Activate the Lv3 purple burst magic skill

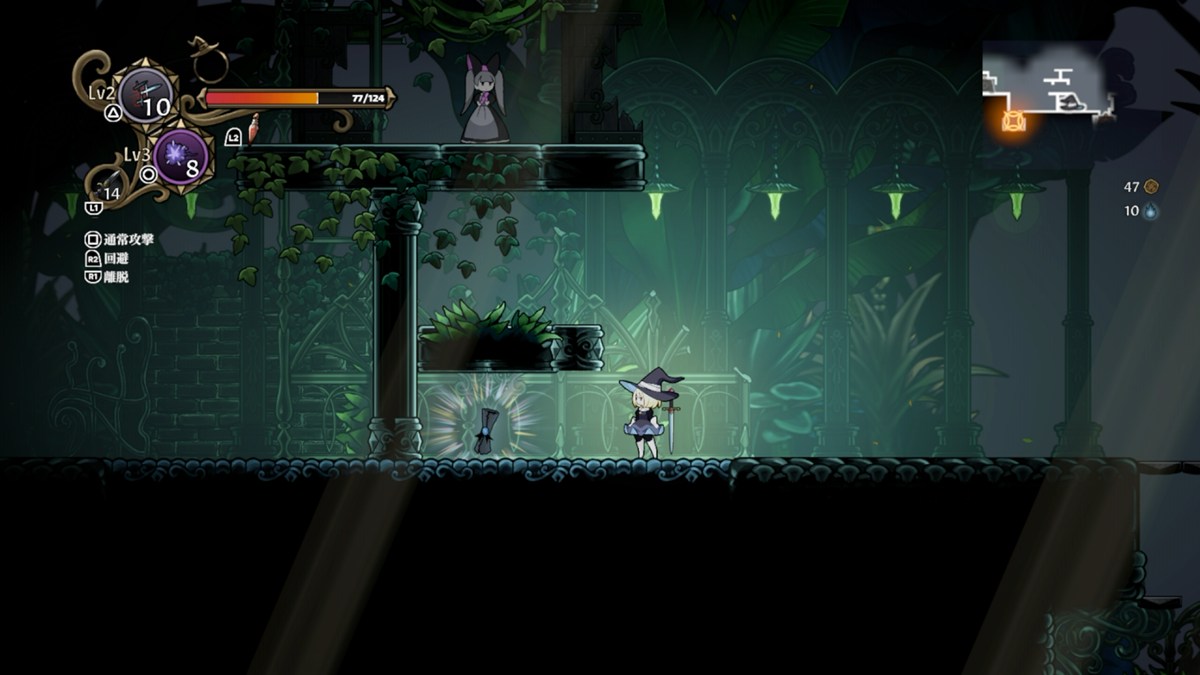182,157
